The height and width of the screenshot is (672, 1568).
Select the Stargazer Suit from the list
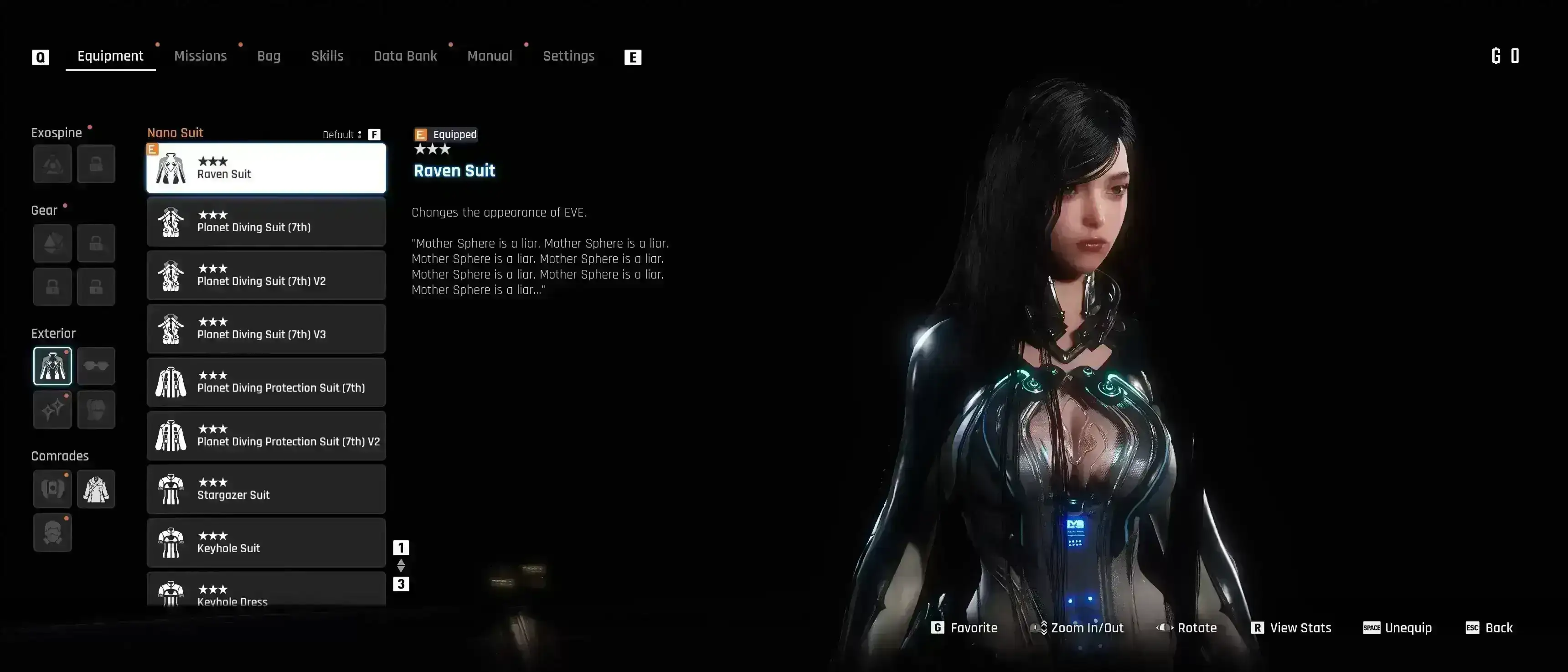[266, 489]
